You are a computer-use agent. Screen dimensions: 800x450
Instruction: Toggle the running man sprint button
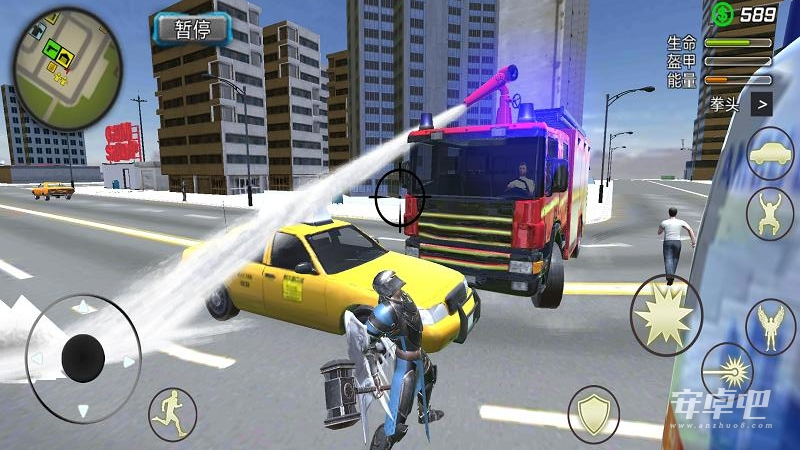pos(172,414)
